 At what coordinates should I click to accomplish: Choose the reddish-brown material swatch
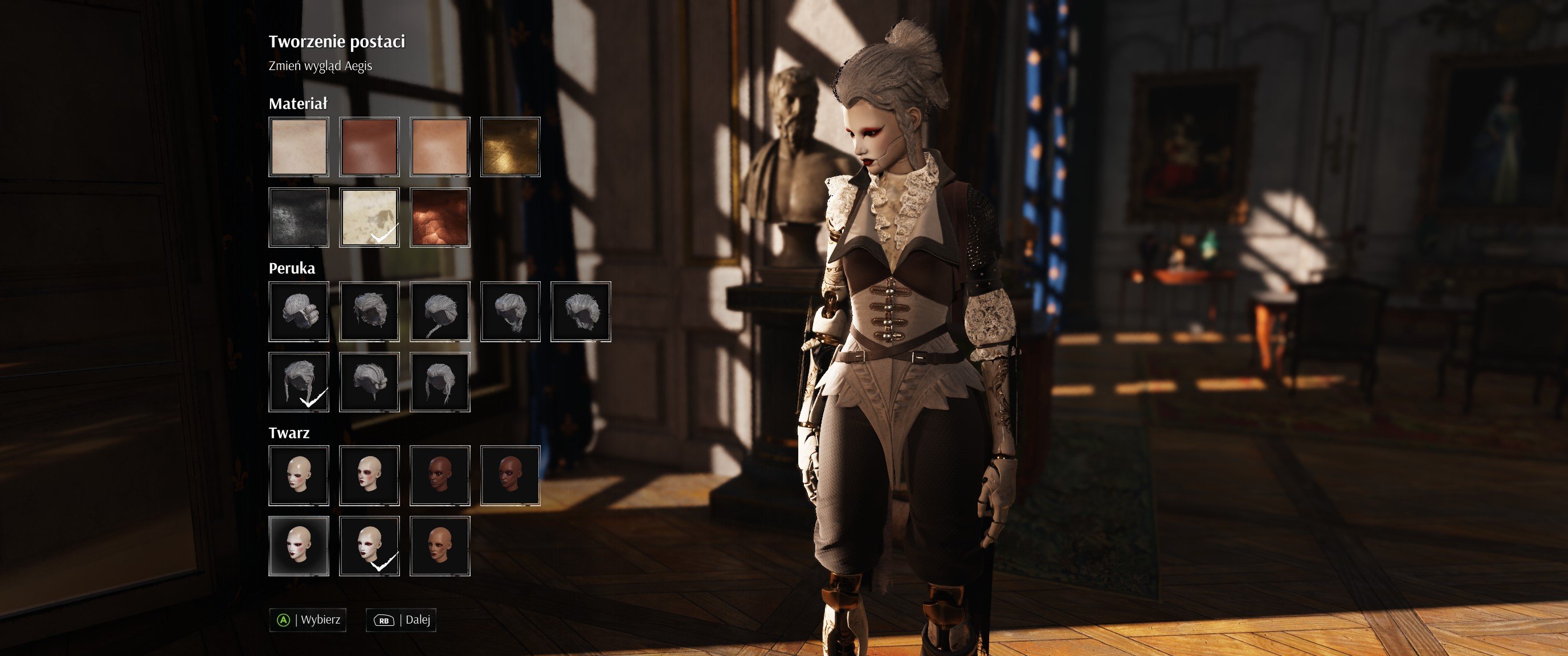pyautogui.click(x=369, y=147)
